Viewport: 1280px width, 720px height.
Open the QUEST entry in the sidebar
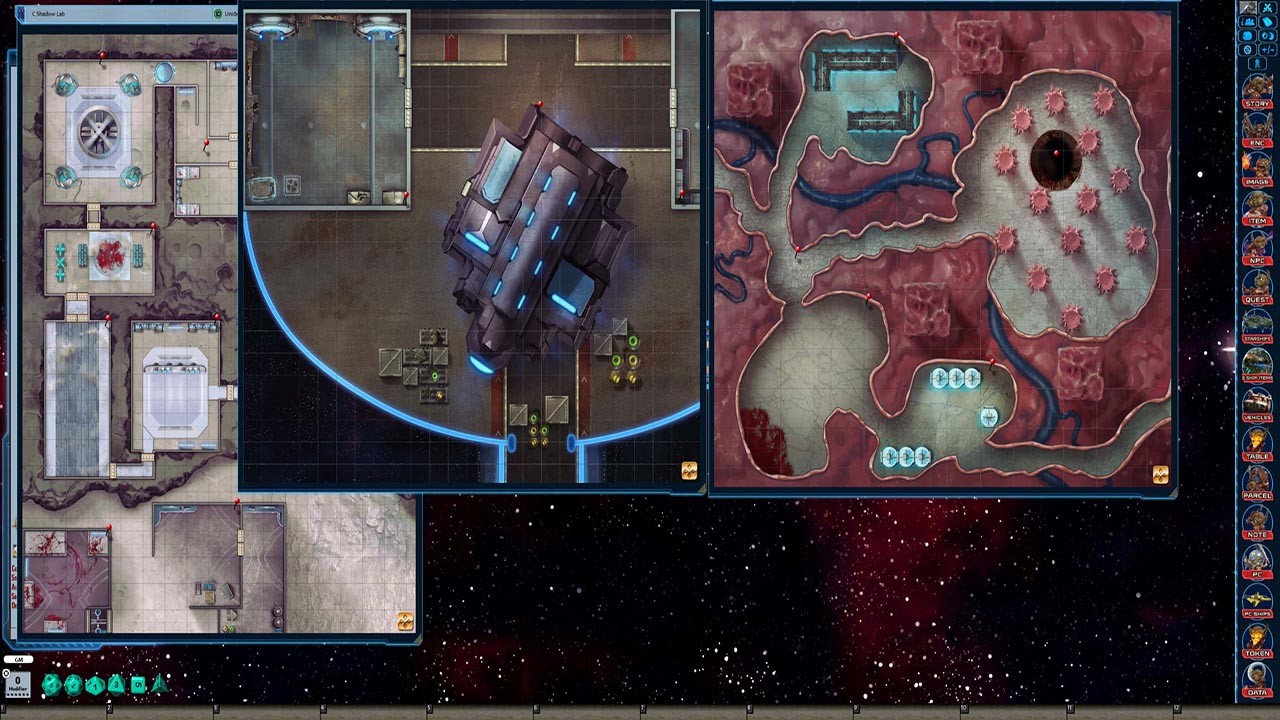[x=1258, y=292]
